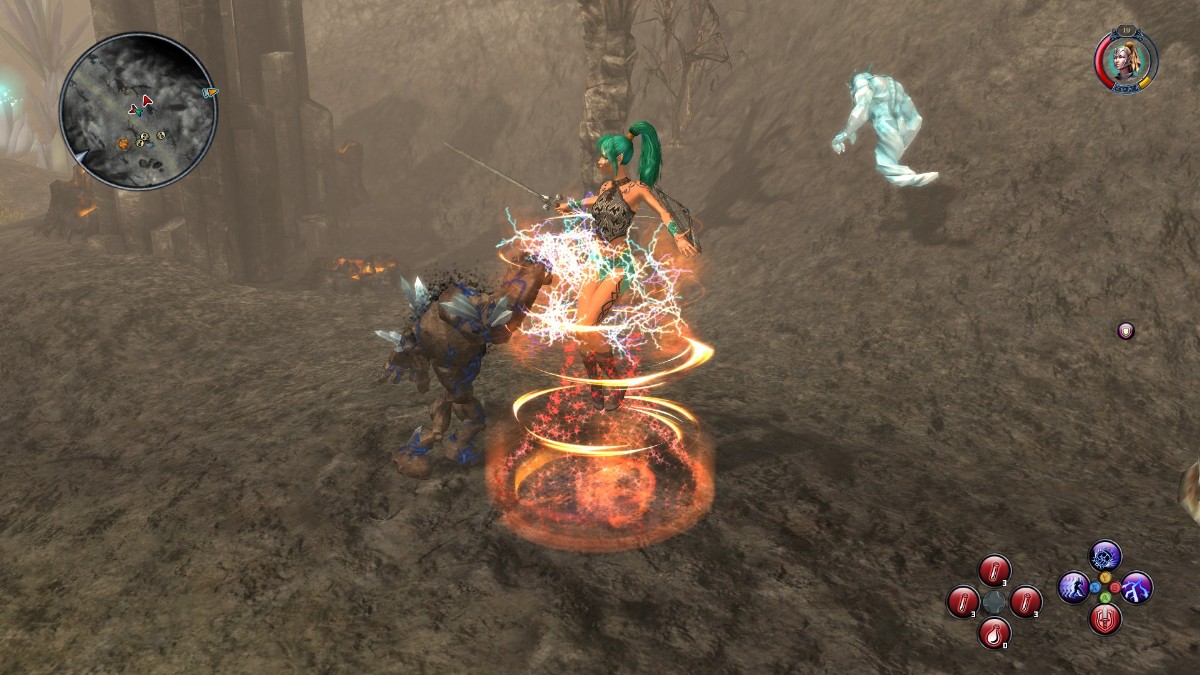Open the blonde character portrait
Image resolution: width=1200 pixels, height=675 pixels.
(1126, 59)
